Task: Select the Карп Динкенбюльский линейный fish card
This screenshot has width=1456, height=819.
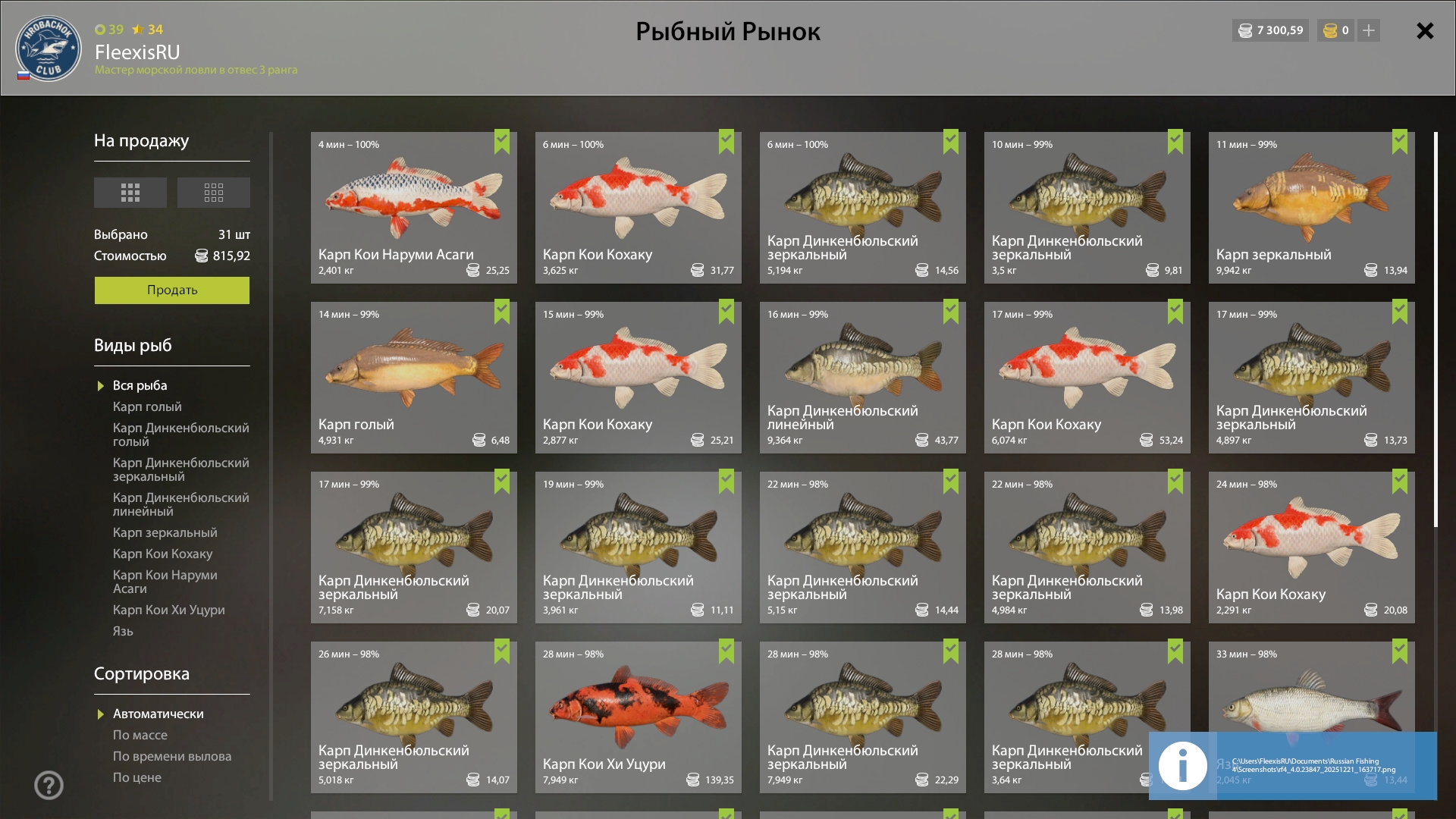Action: pos(862,378)
